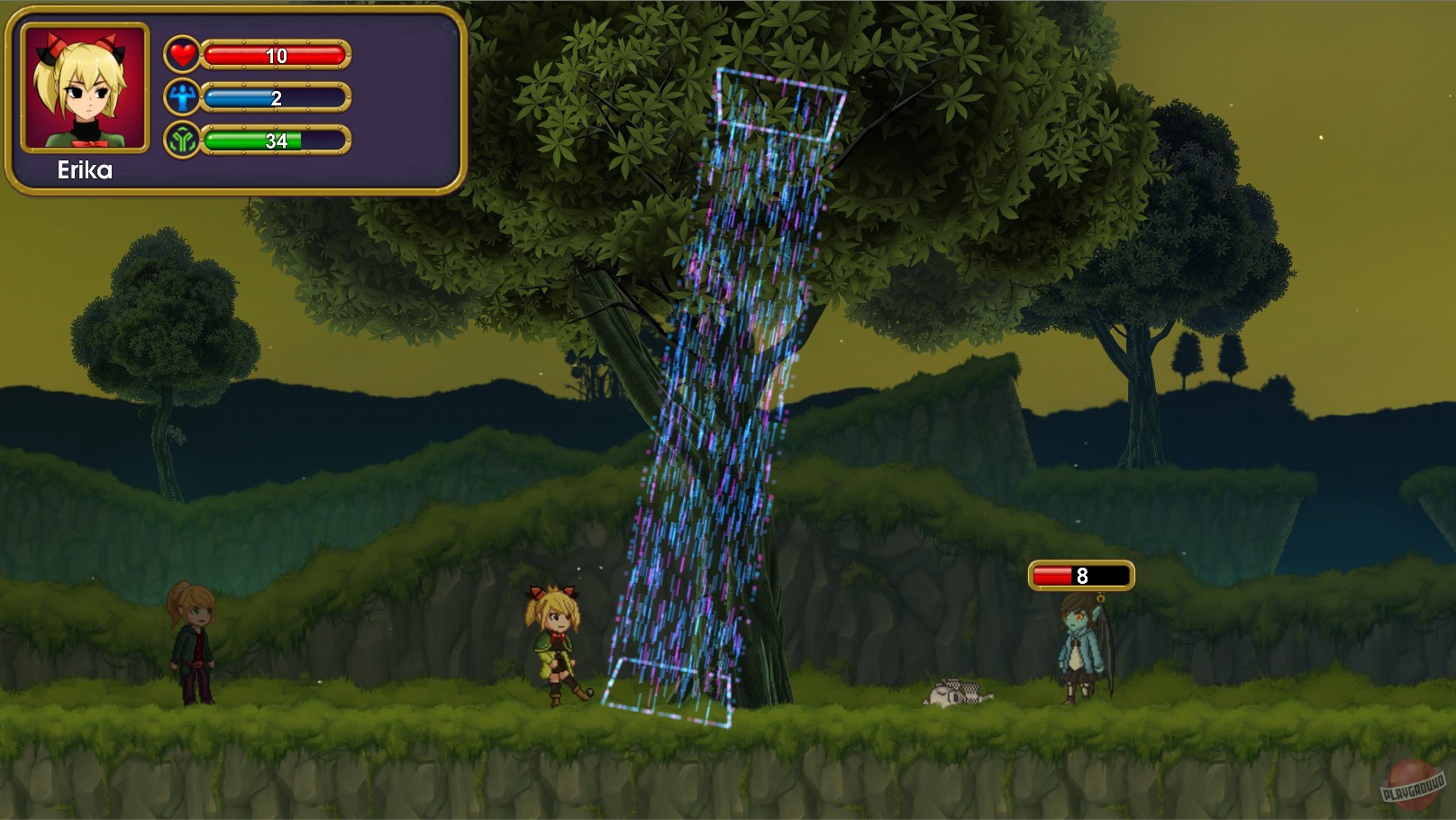Click the blue stat bar showing 2
Screen dimensions: 1456x820
(x=275, y=97)
